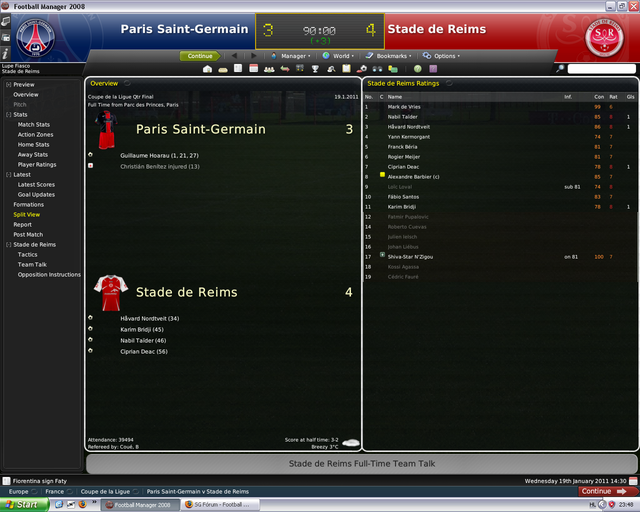The height and width of the screenshot is (512, 640).
Task: Open Latest Scores in the sidebar
Action: pos(36,184)
